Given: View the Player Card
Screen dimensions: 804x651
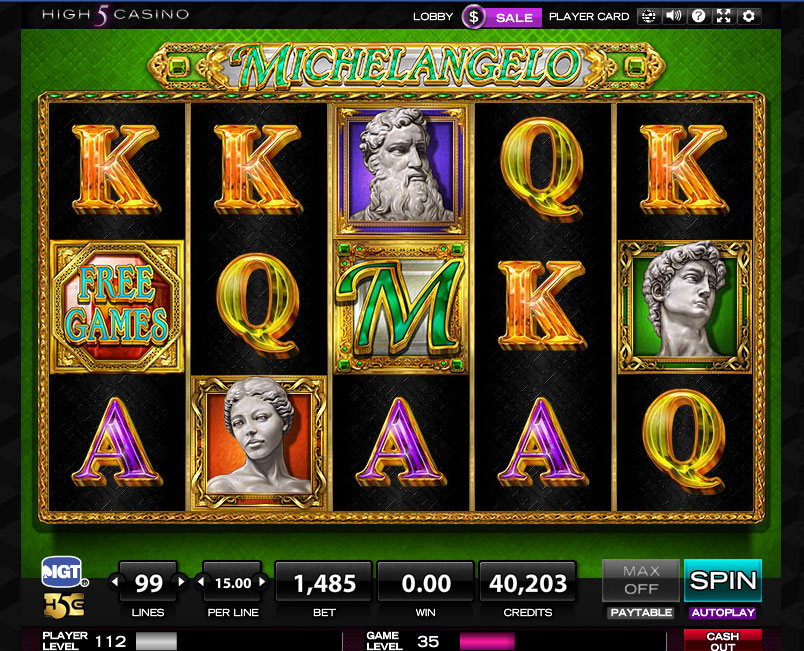Looking at the screenshot, I should pyautogui.click(x=589, y=16).
